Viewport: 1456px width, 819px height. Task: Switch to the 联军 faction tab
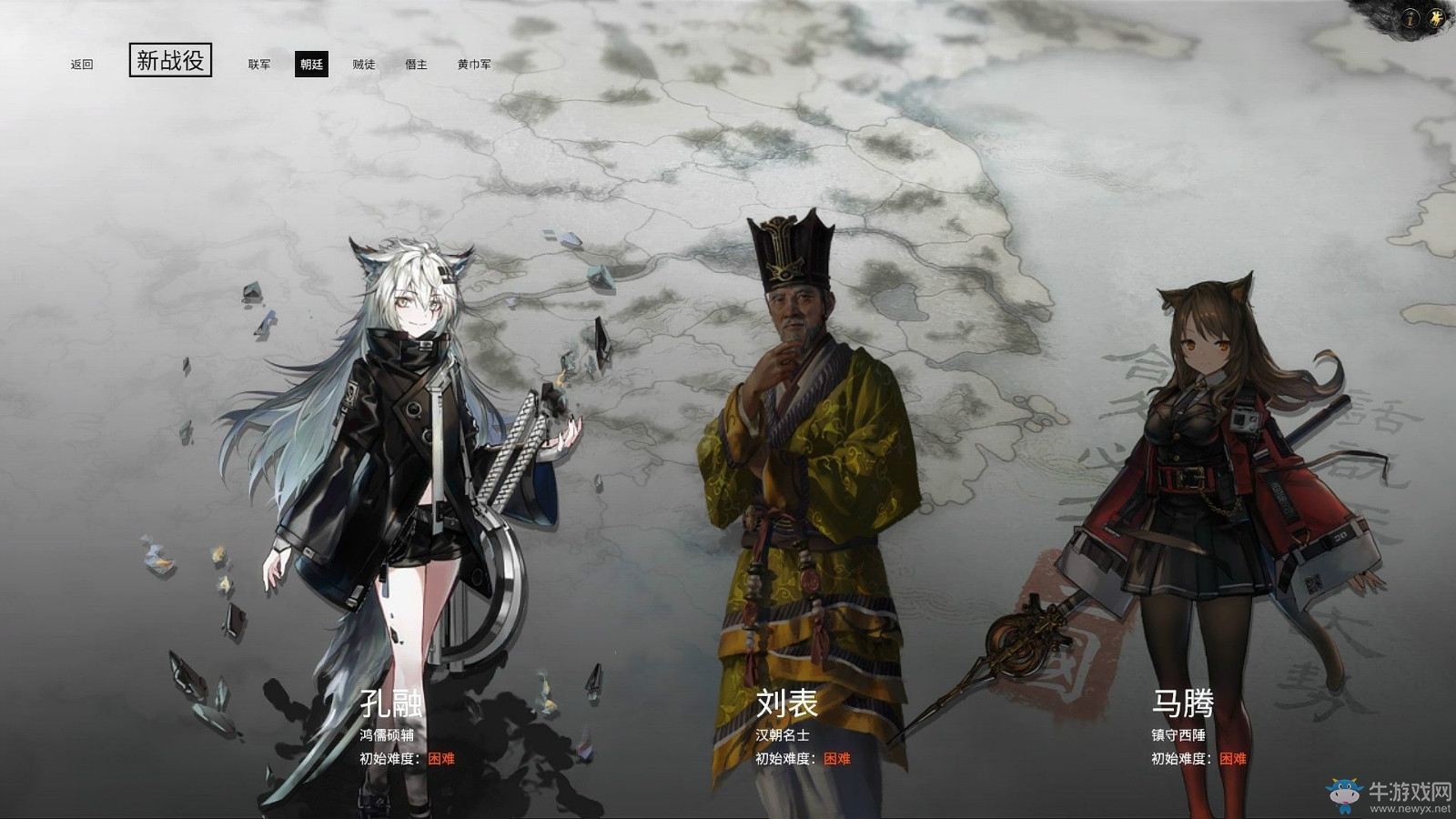click(x=259, y=65)
